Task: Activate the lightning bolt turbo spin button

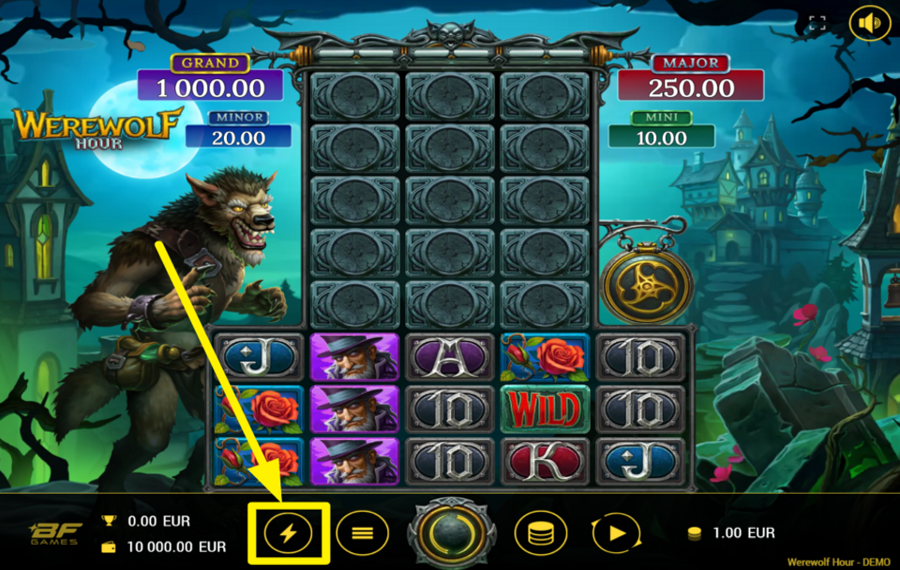Action: coord(288,533)
